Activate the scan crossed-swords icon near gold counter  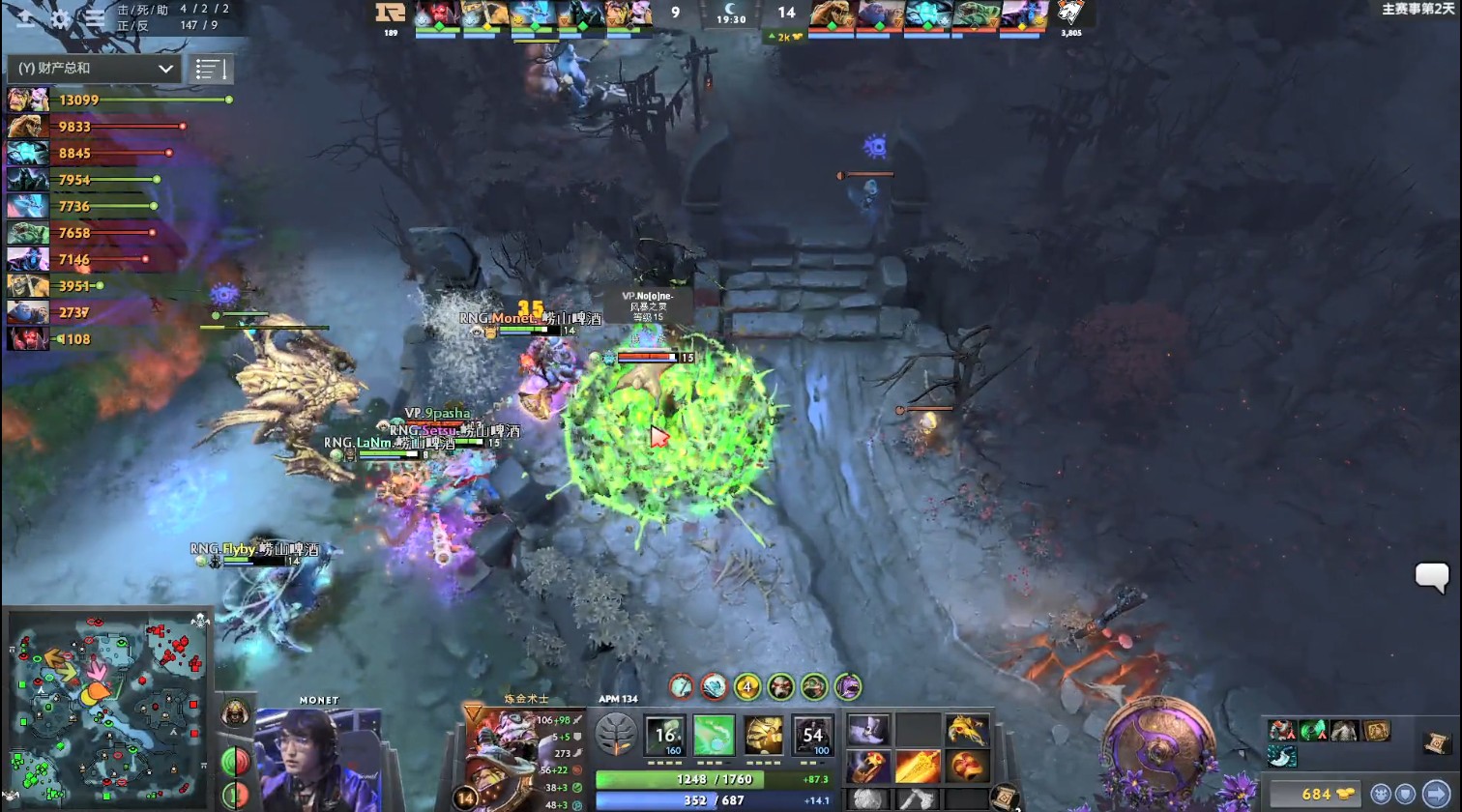coord(1379,793)
